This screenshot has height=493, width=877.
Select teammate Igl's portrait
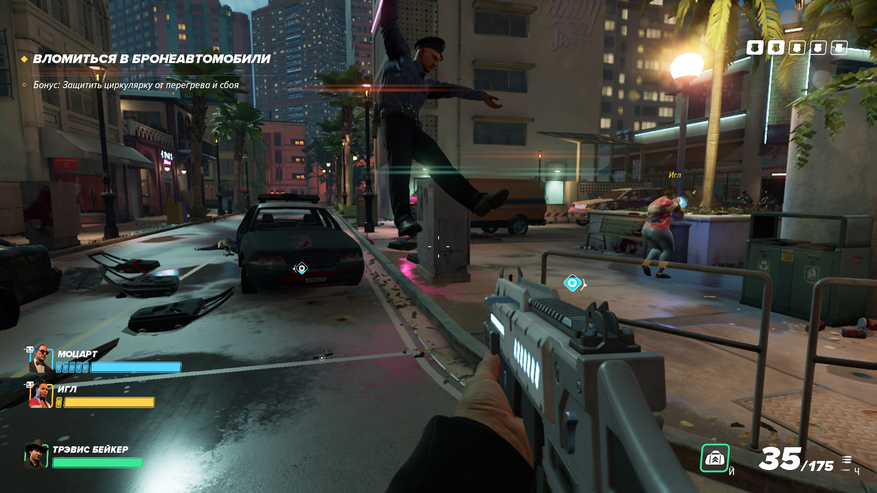point(40,394)
